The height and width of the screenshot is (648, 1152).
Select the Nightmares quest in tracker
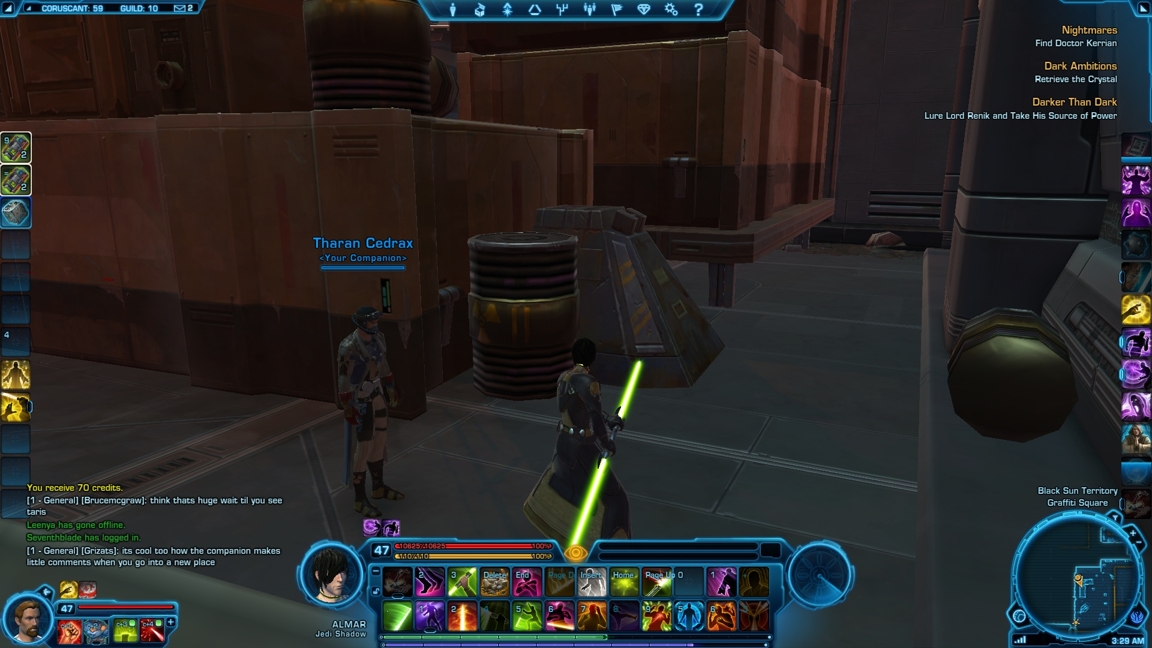(1088, 30)
